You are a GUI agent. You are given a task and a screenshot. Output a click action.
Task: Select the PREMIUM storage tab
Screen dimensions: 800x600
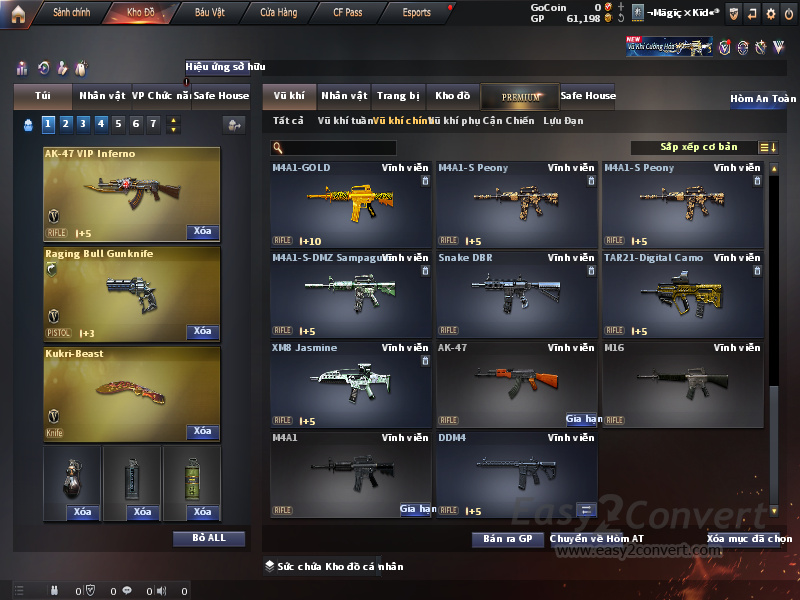[x=520, y=96]
